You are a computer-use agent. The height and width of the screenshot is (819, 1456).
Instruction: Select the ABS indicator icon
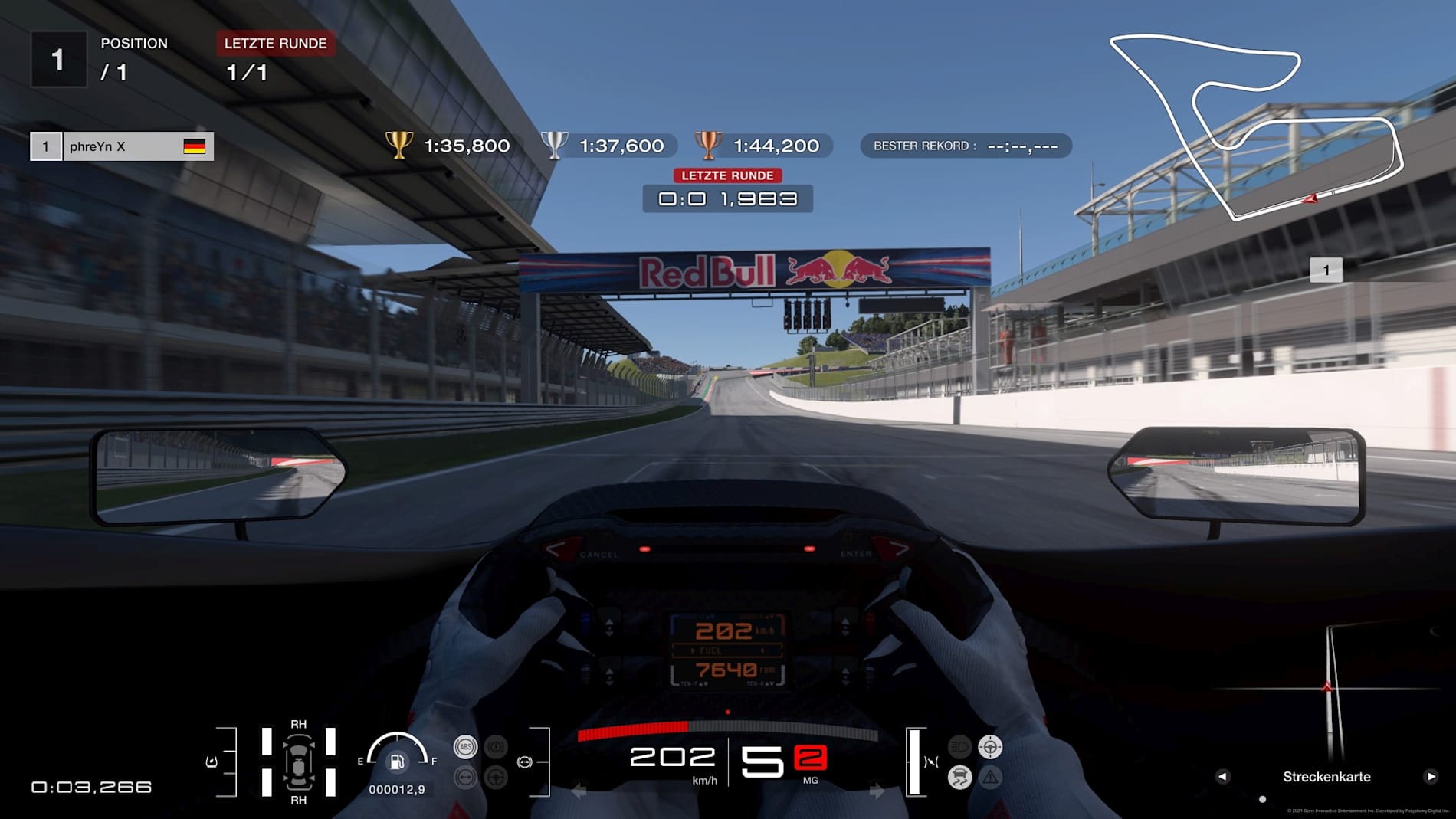(x=466, y=747)
